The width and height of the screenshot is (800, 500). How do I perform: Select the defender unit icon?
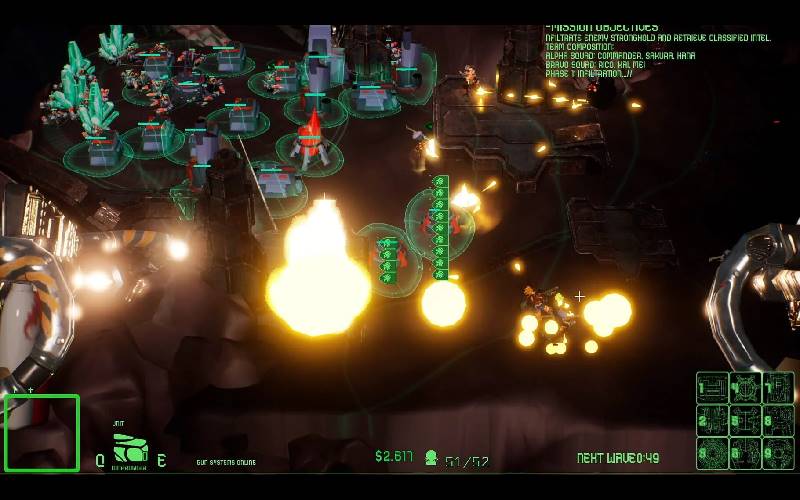(128, 449)
